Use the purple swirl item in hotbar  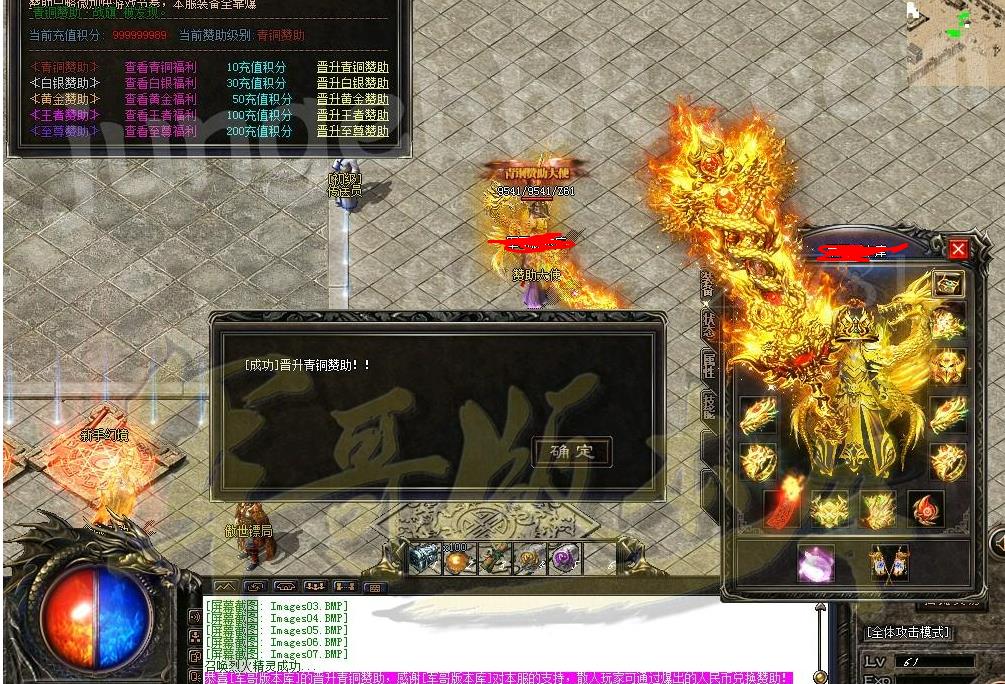tap(565, 558)
